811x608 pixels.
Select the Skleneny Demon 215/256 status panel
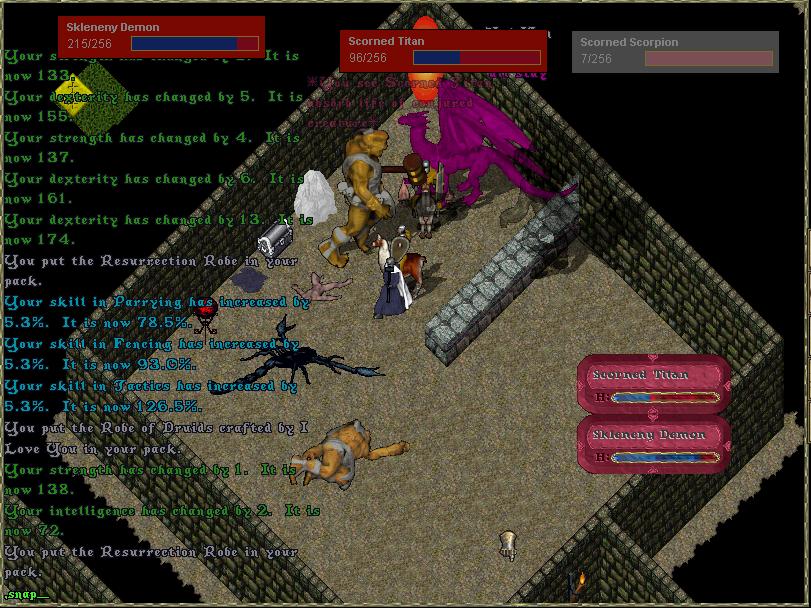coord(161,36)
